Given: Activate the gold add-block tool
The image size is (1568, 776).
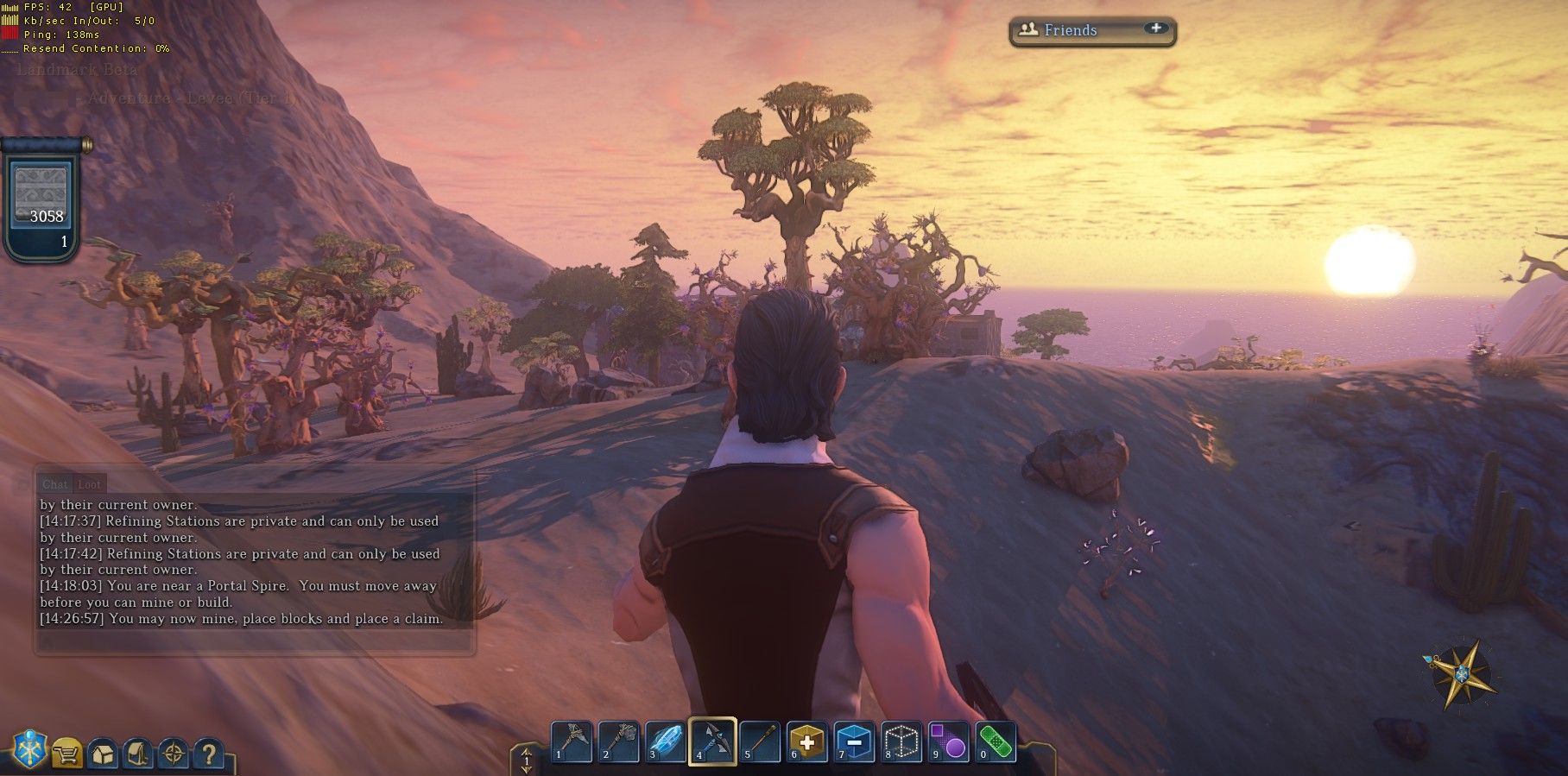Looking at the screenshot, I should click(806, 741).
